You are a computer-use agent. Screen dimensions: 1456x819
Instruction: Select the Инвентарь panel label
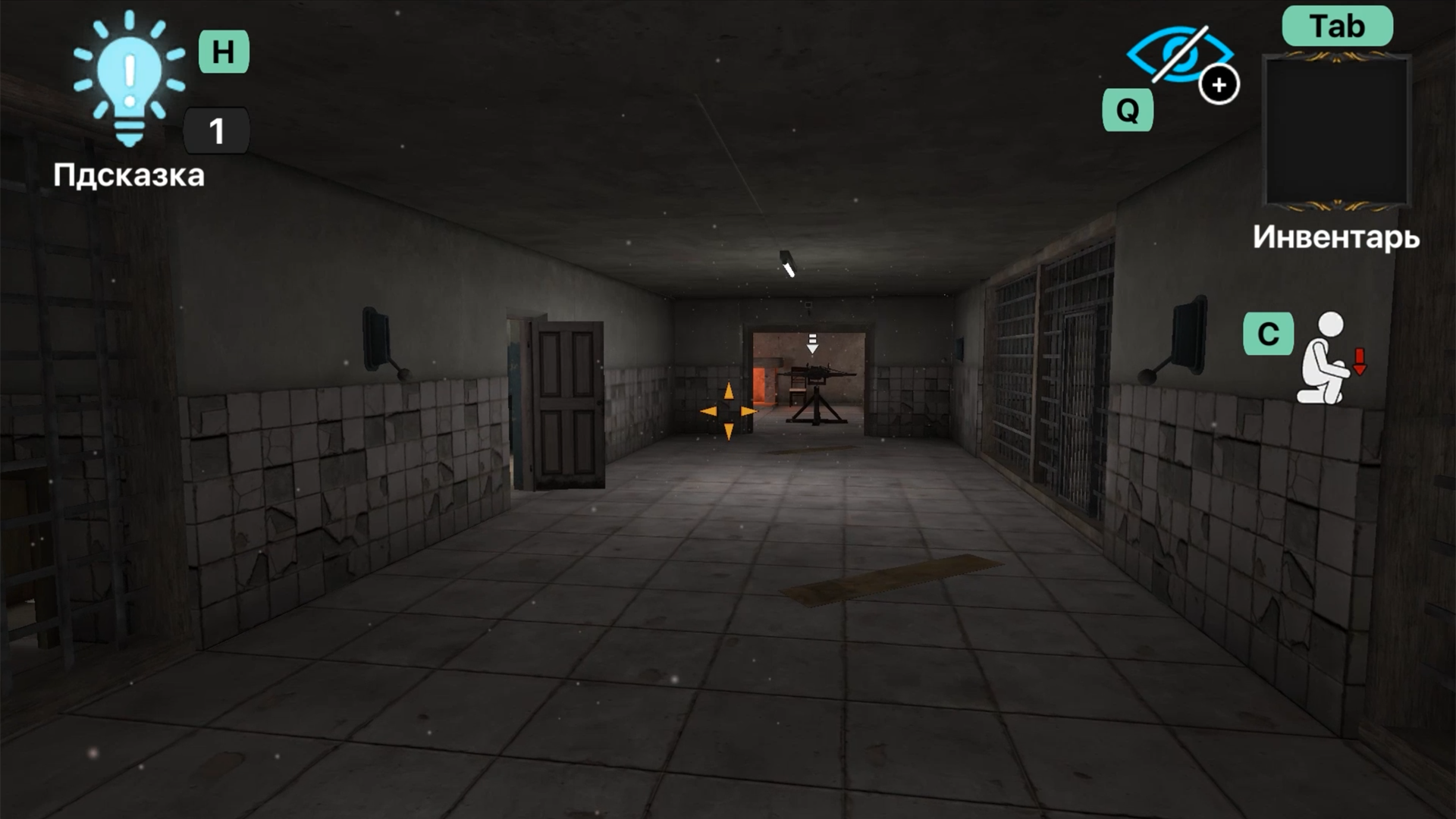tap(1335, 239)
